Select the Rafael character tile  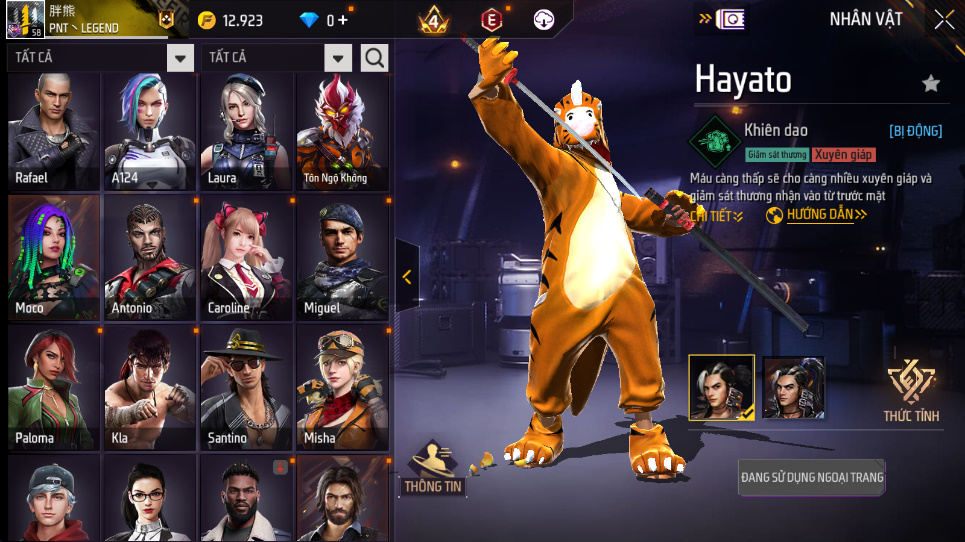tap(54, 131)
